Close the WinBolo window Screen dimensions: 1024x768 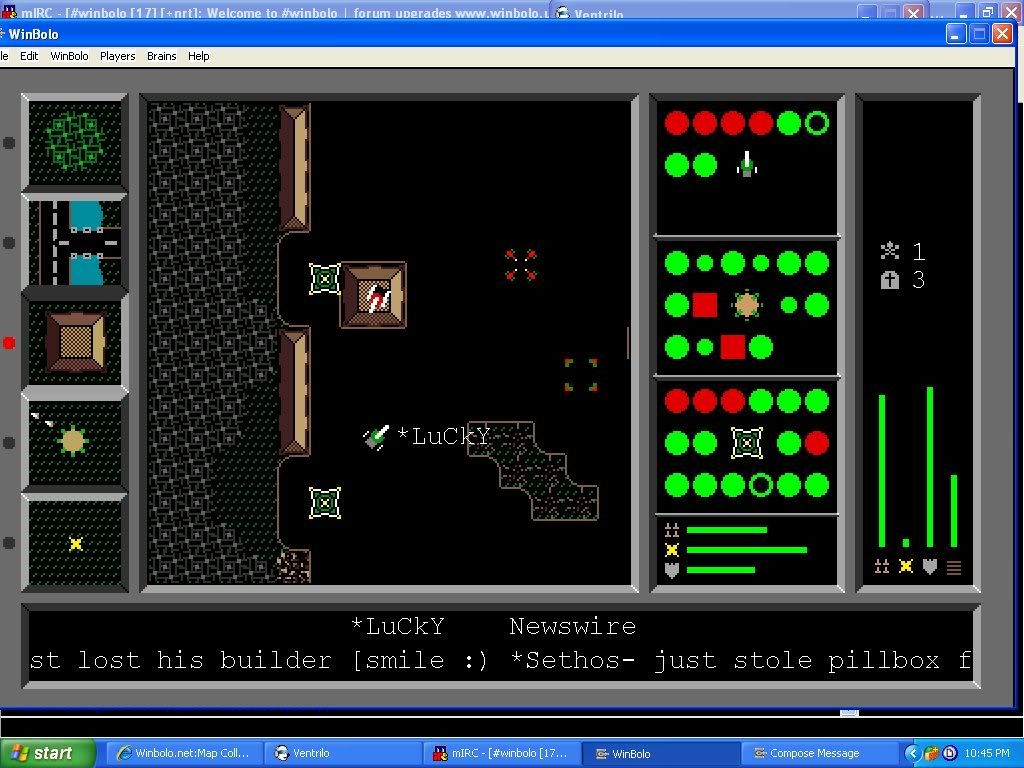1002,34
